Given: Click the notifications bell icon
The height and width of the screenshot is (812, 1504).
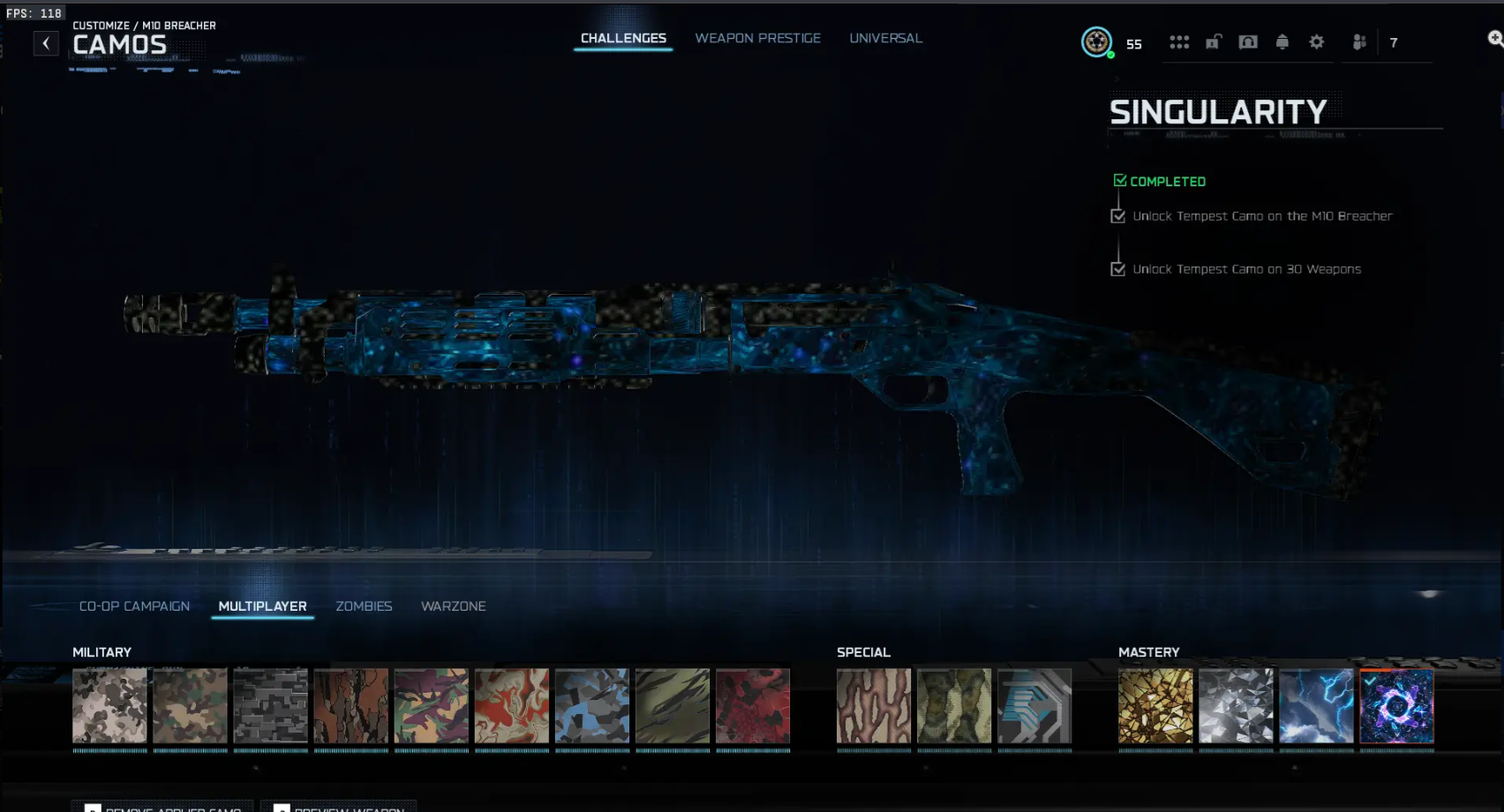Looking at the screenshot, I should point(1282,41).
